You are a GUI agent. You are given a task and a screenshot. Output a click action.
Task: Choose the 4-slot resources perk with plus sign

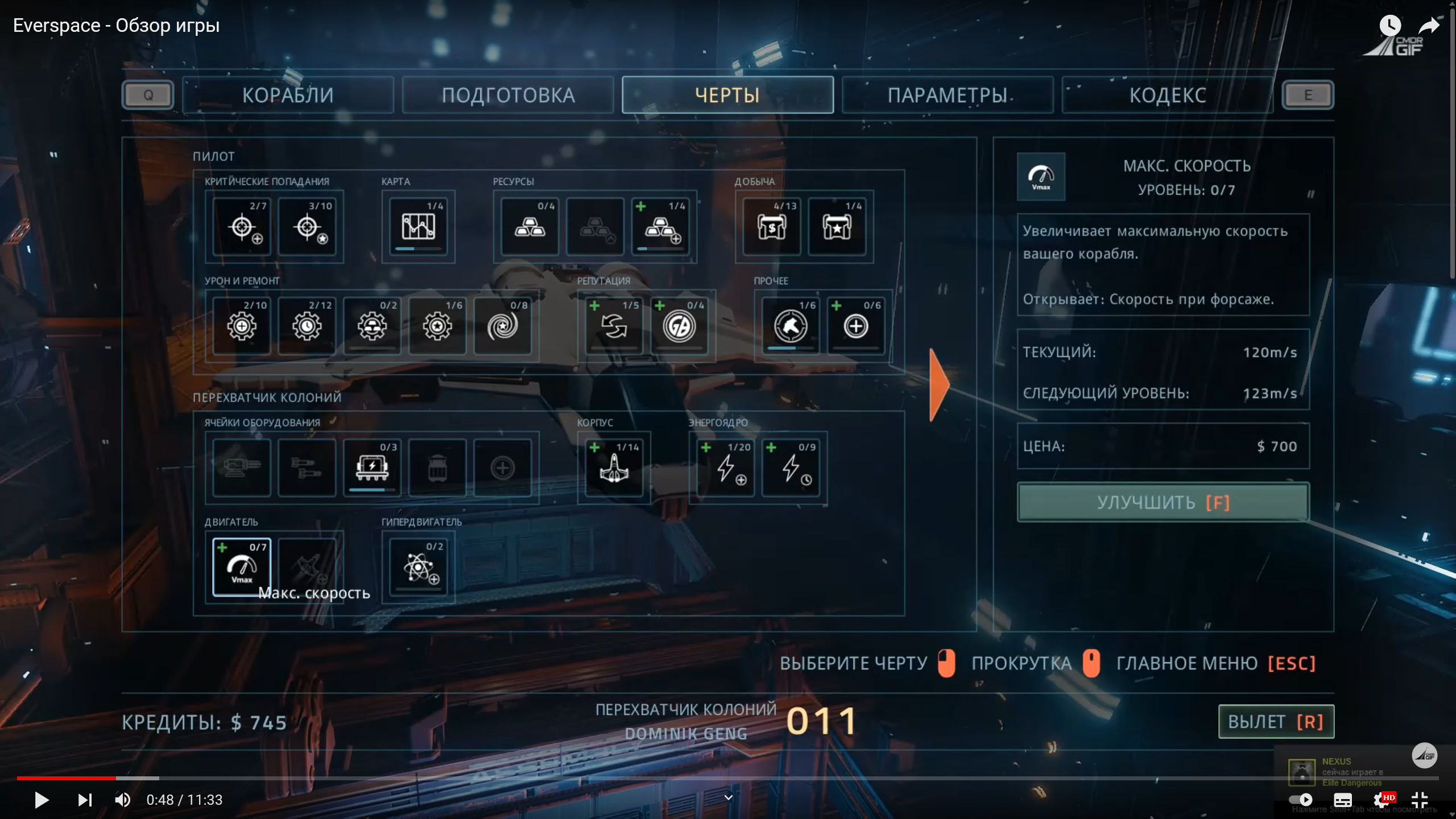click(660, 226)
